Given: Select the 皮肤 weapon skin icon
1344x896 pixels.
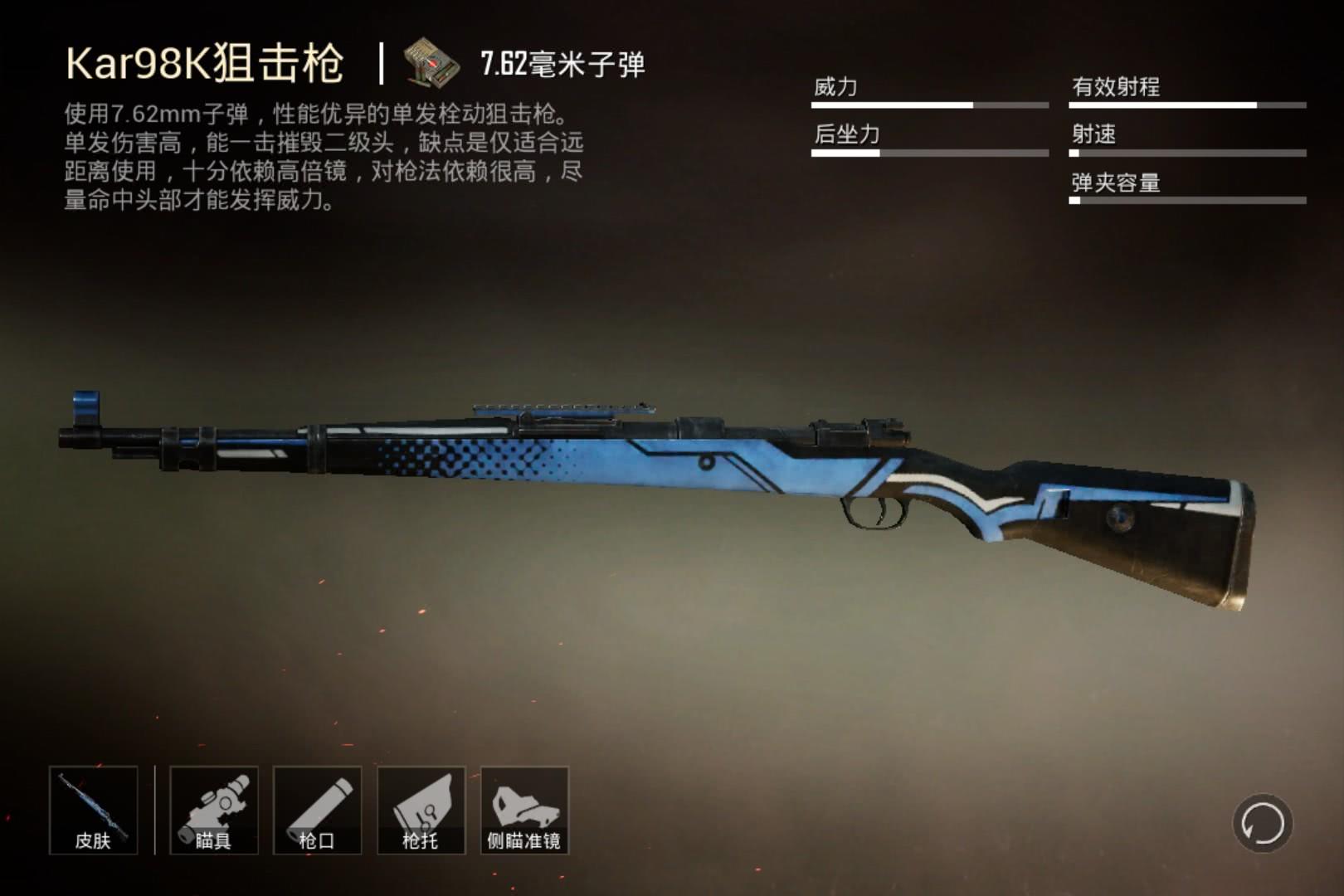Looking at the screenshot, I should click(x=94, y=809).
